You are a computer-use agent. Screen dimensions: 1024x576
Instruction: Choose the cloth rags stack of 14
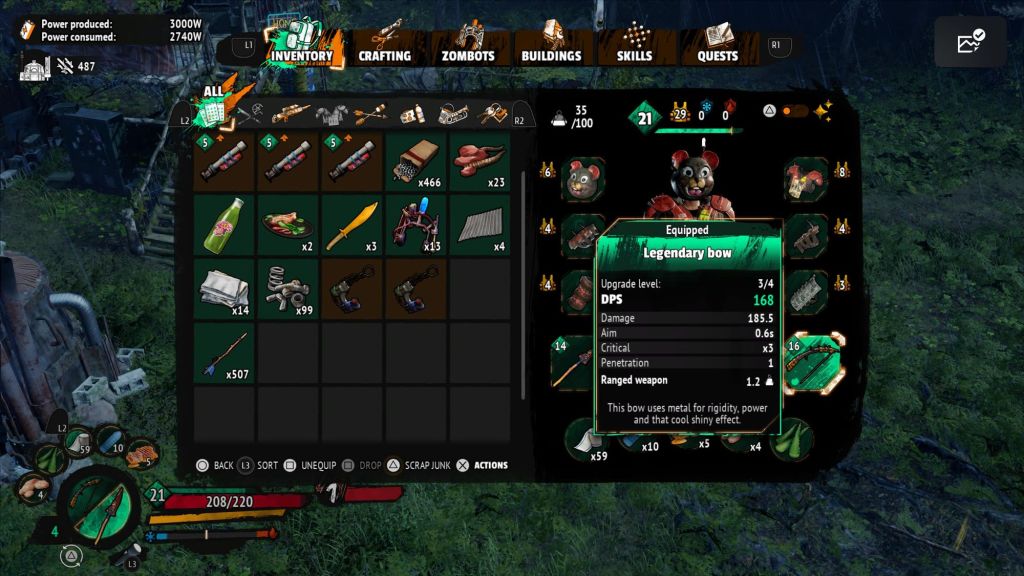tap(223, 289)
